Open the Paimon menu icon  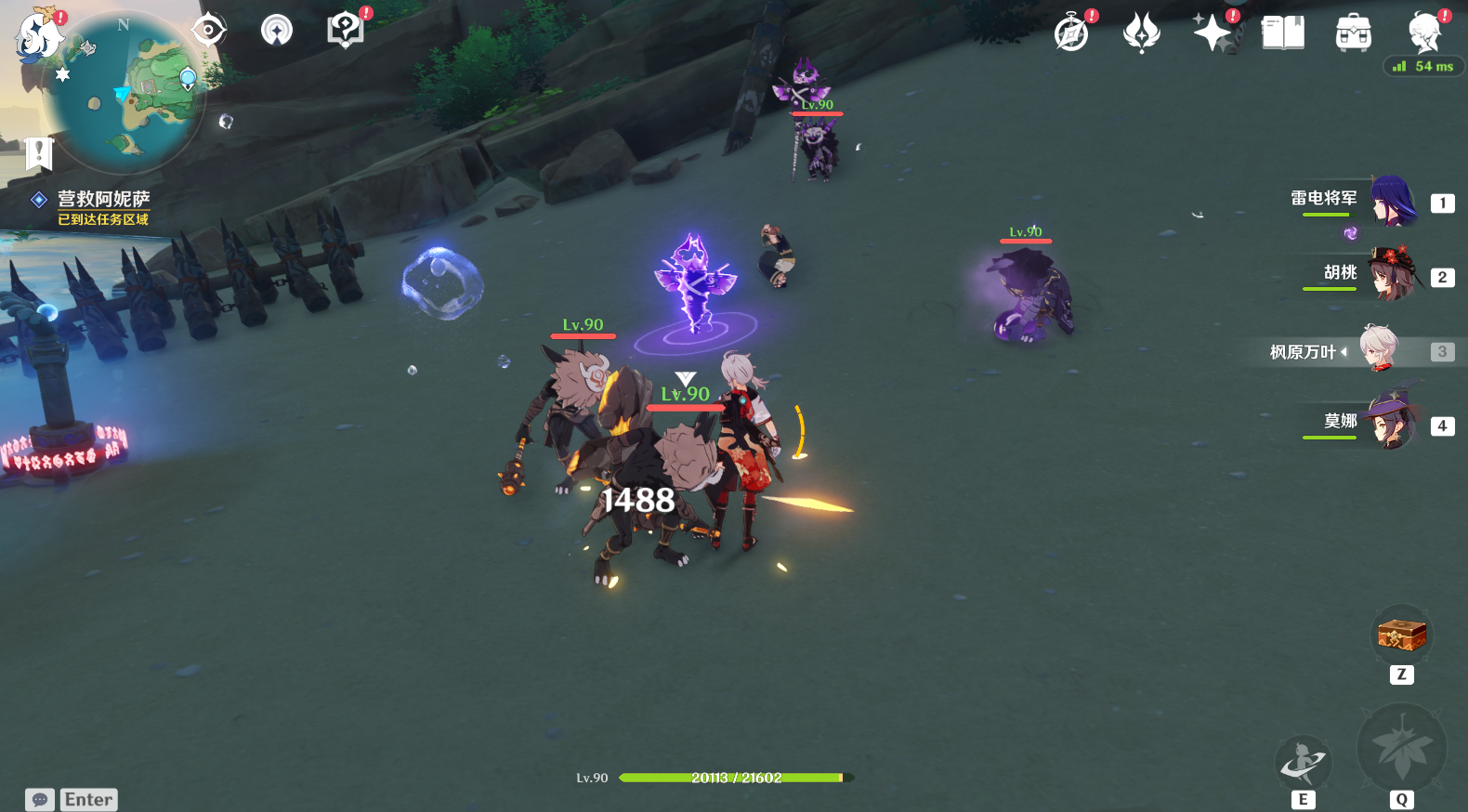coord(39,37)
